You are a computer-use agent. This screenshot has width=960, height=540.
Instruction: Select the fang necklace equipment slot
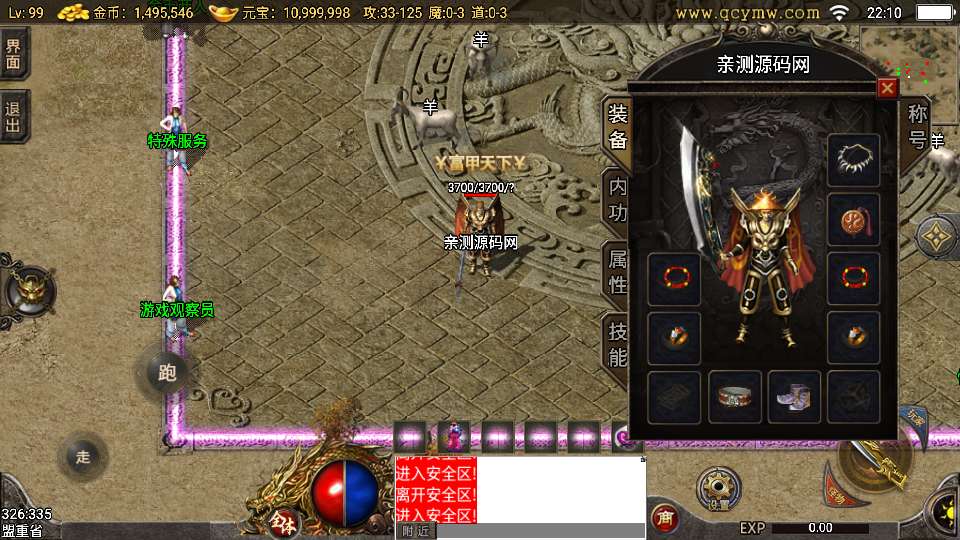(x=854, y=160)
